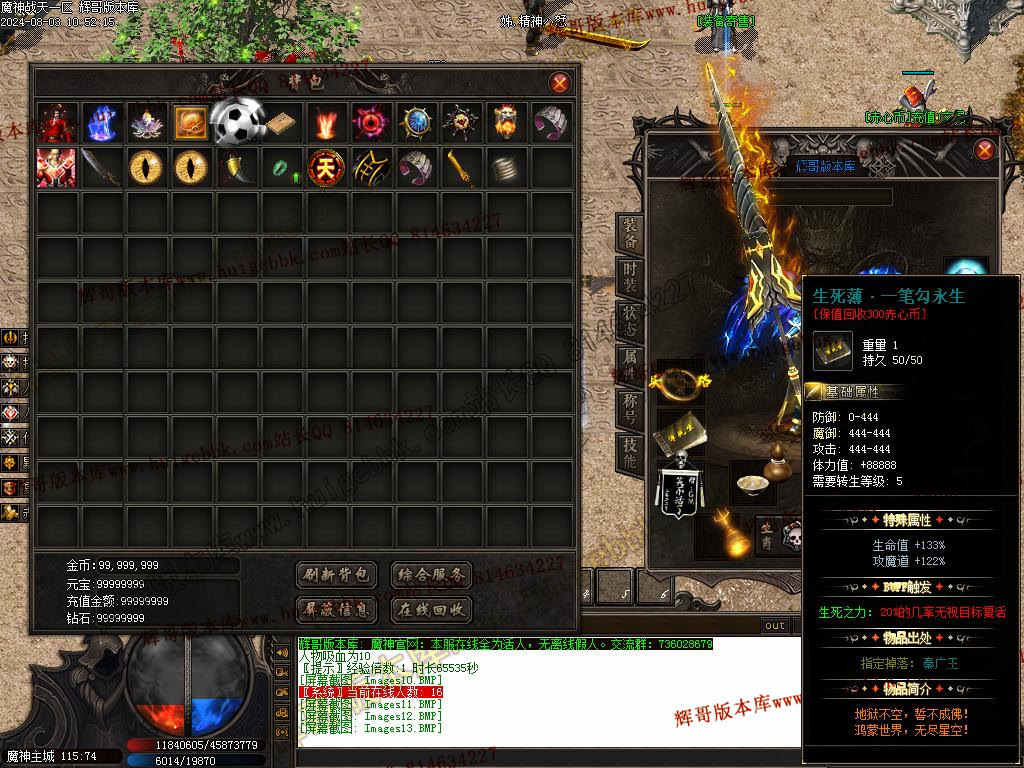
Task: Select the wooden book item slot
Action: tap(280, 122)
